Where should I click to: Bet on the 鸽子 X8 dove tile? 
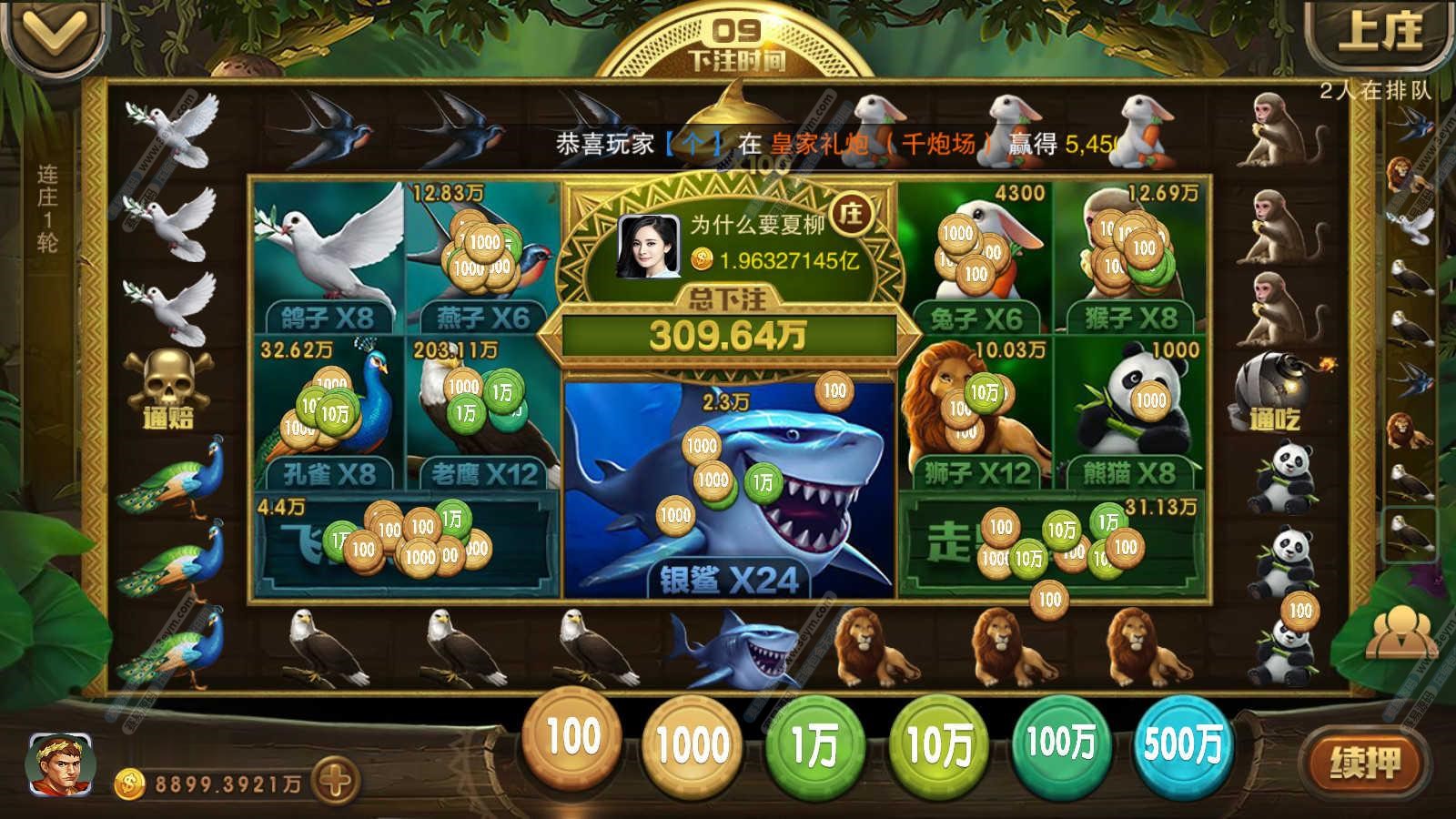tap(328, 257)
